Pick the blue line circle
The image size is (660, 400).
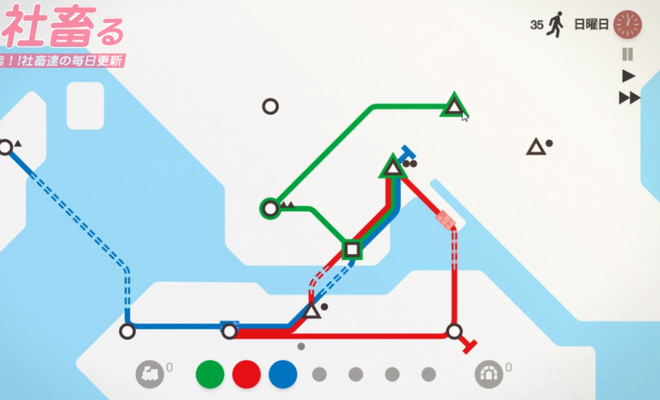point(283,374)
